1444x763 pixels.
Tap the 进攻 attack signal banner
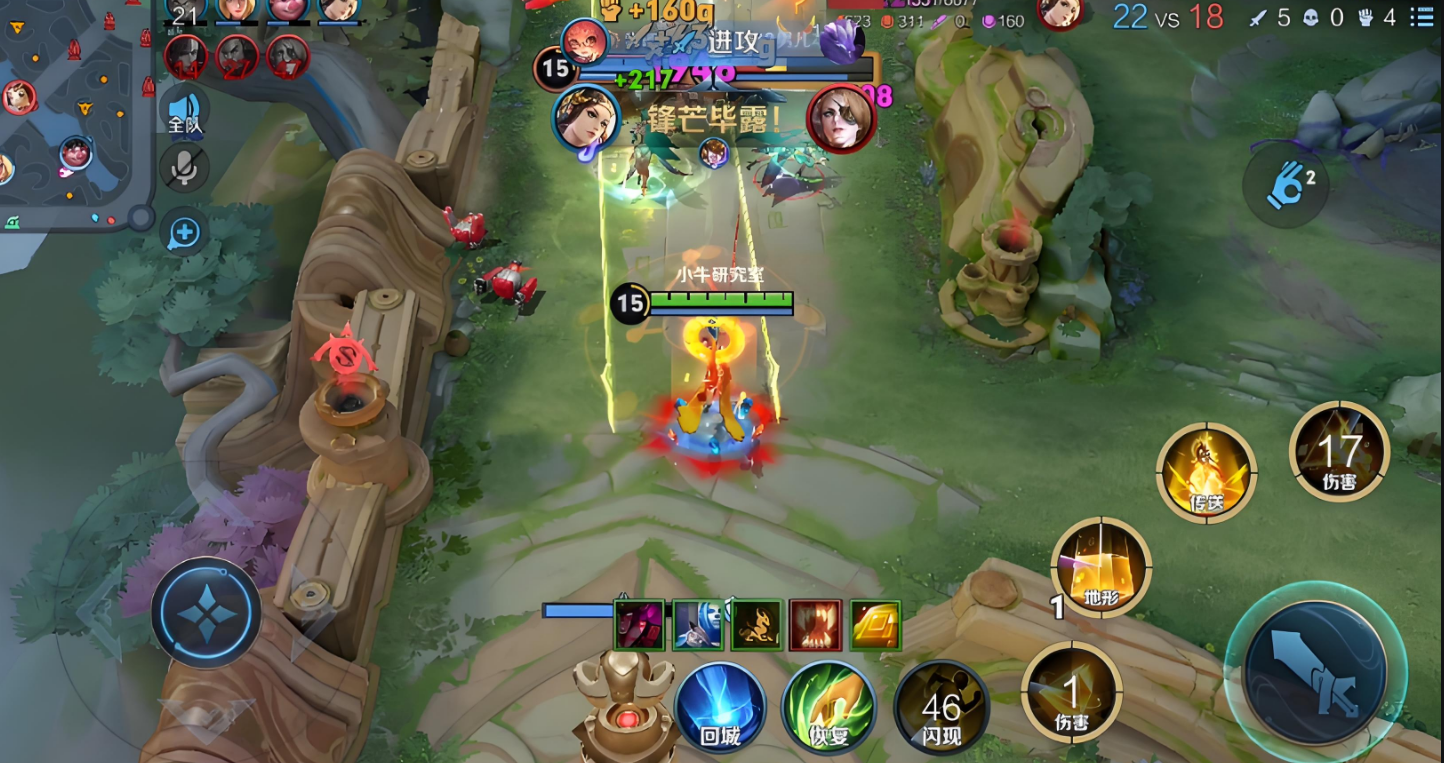point(722,41)
